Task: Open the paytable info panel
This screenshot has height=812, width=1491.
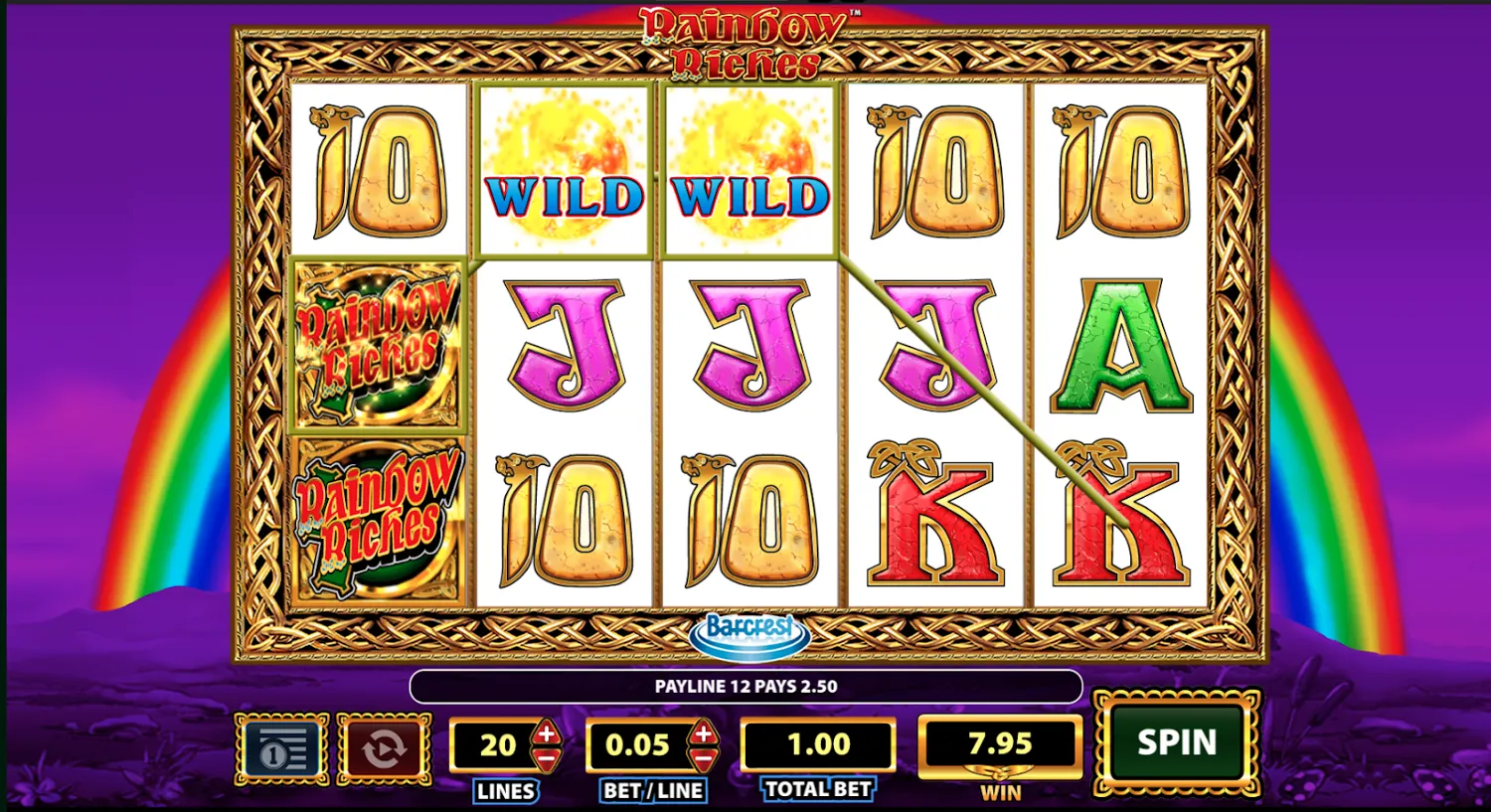Action: pos(281,749)
